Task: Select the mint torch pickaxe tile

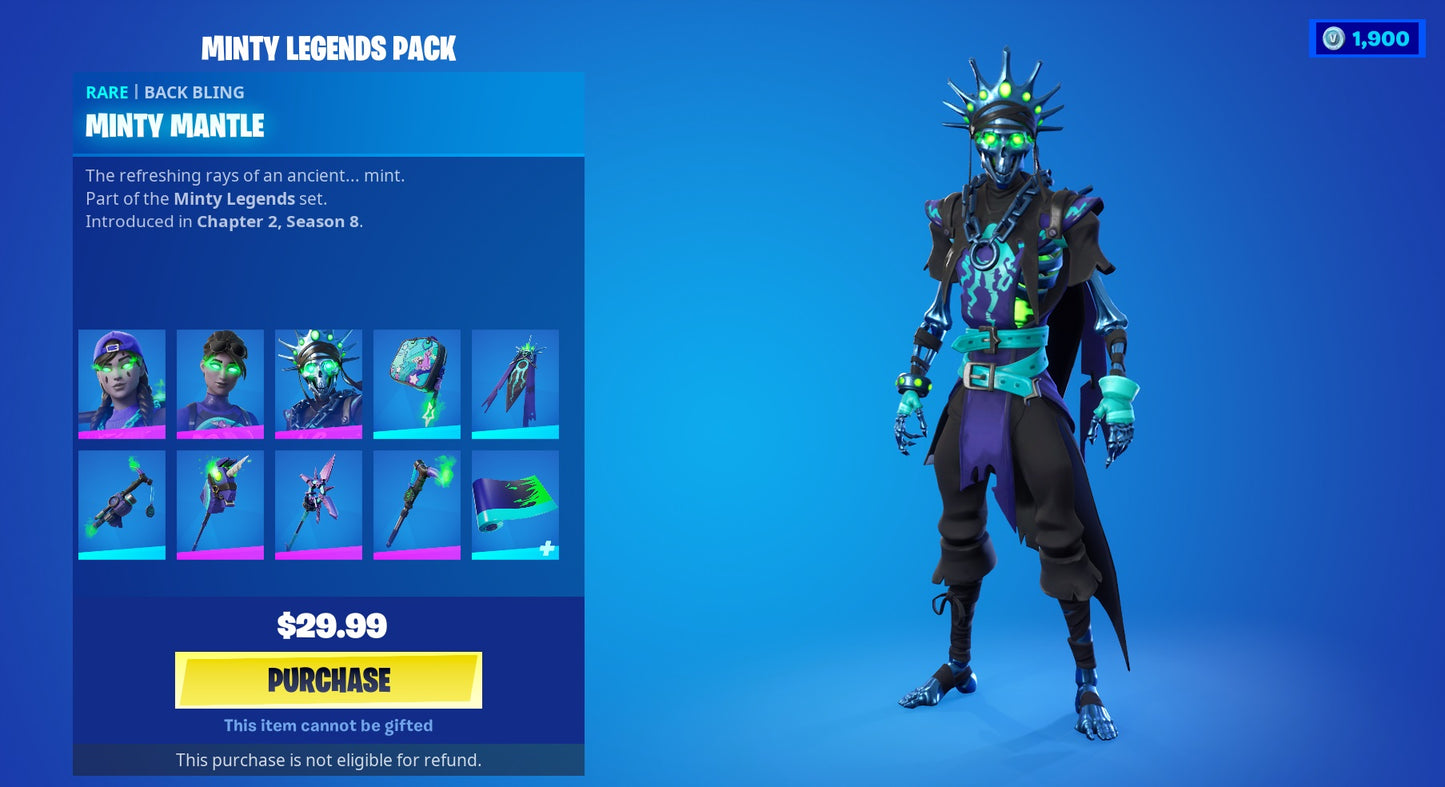Action: pos(416,505)
